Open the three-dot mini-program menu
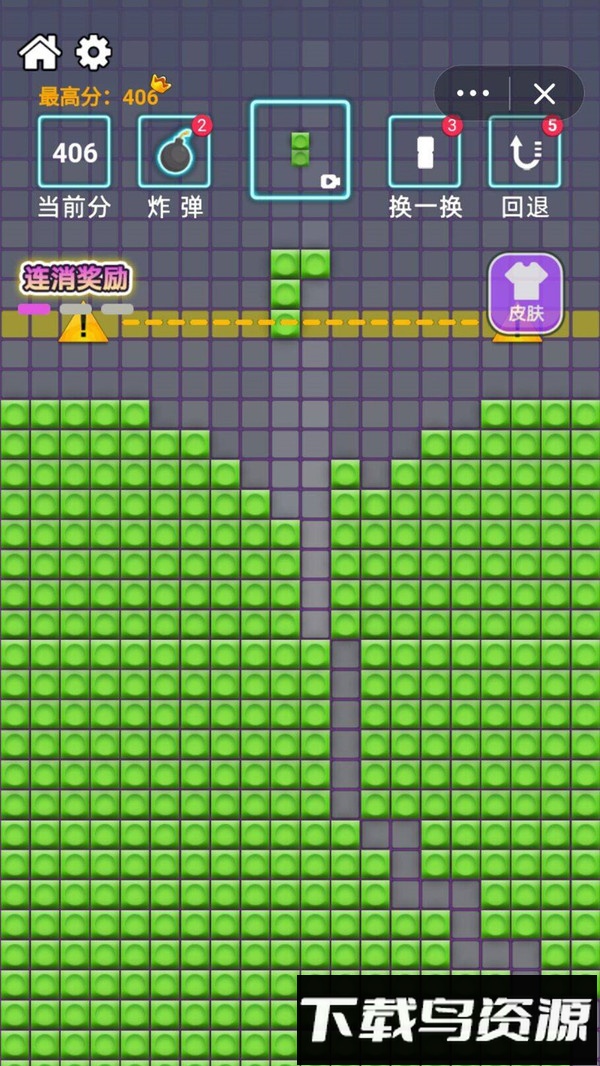This screenshot has width=600, height=1066. pos(473,94)
